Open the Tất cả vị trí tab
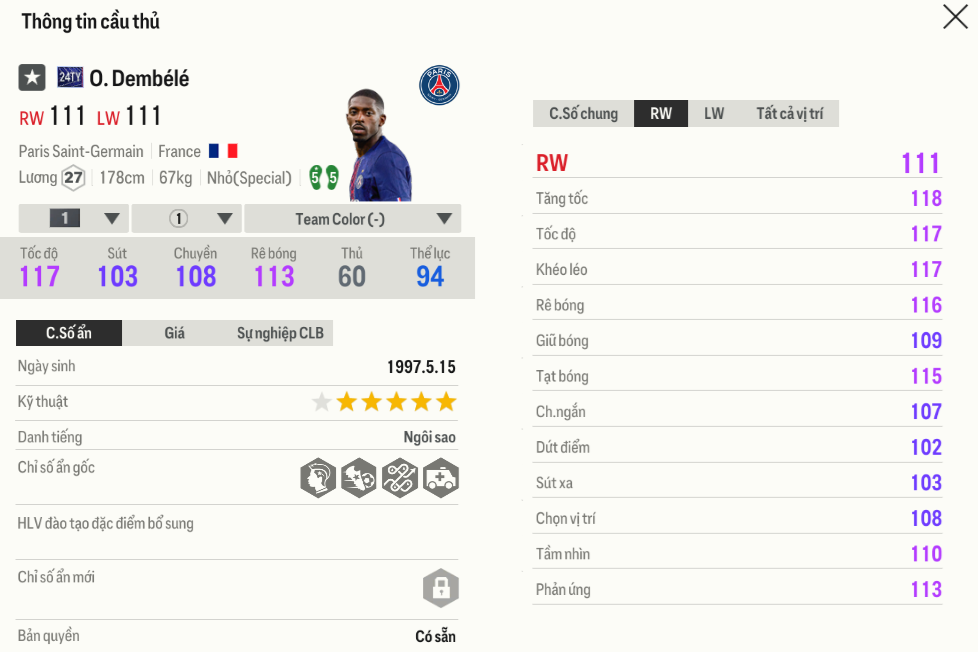This screenshot has height=652, width=978. (x=789, y=114)
